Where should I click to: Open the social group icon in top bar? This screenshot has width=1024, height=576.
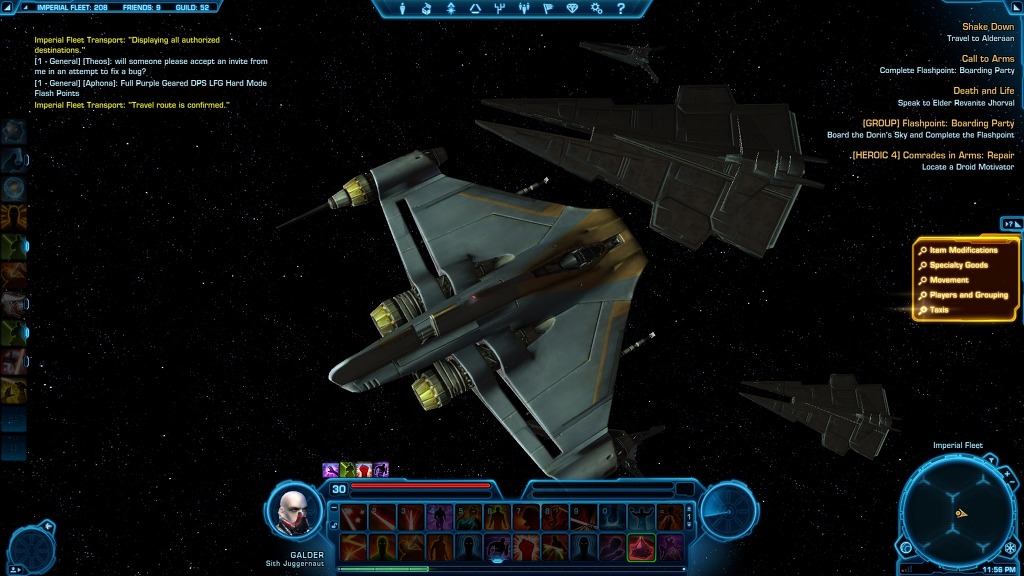524,9
